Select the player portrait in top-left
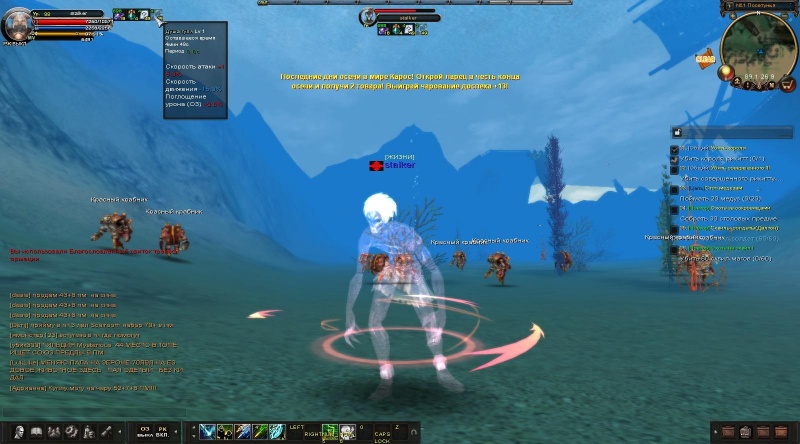The image size is (800, 444). click(17, 24)
